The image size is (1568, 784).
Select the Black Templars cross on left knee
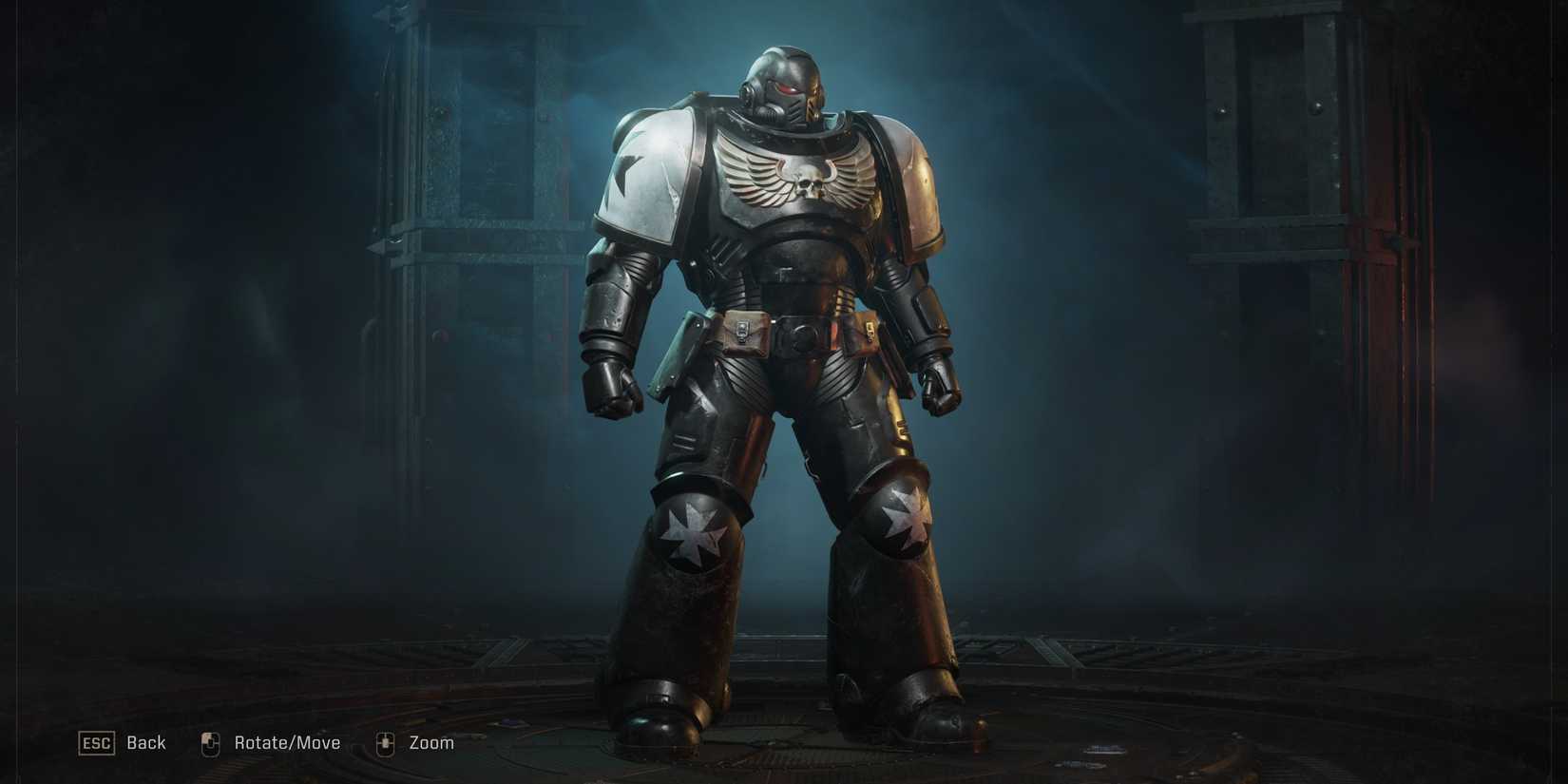click(691, 532)
